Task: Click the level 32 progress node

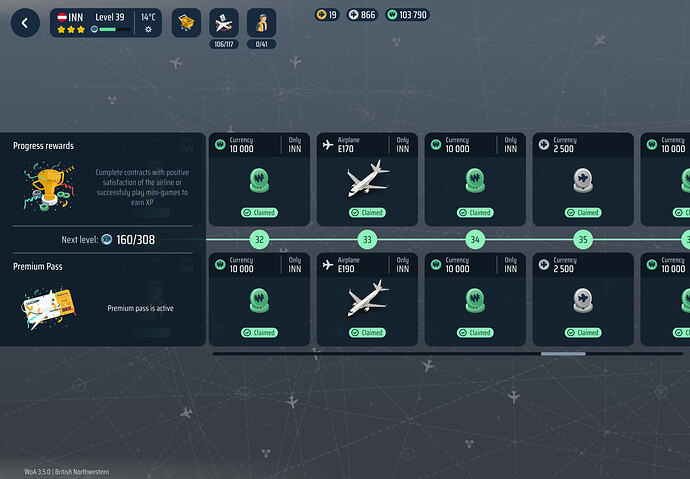Action: point(259,240)
